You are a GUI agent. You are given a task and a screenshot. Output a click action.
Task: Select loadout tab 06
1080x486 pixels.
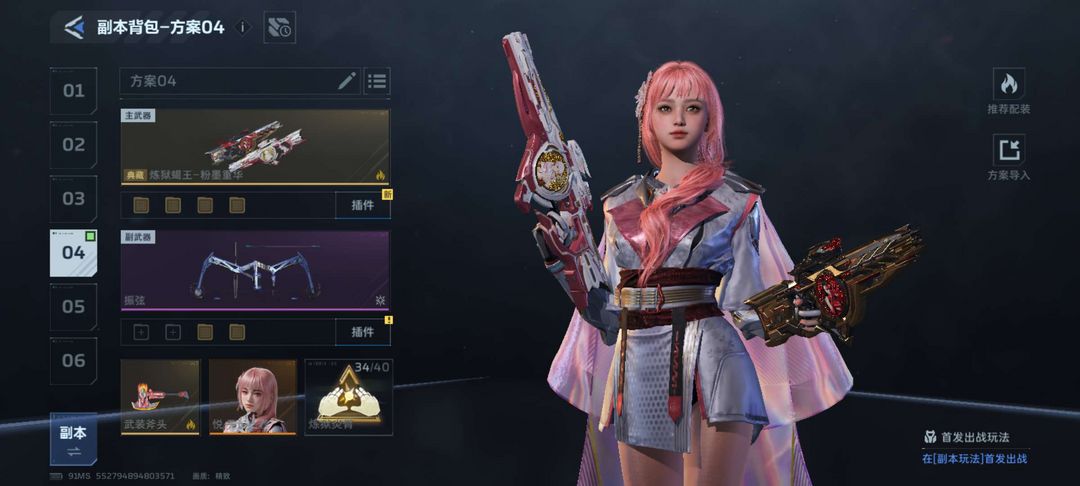(x=74, y=361)
